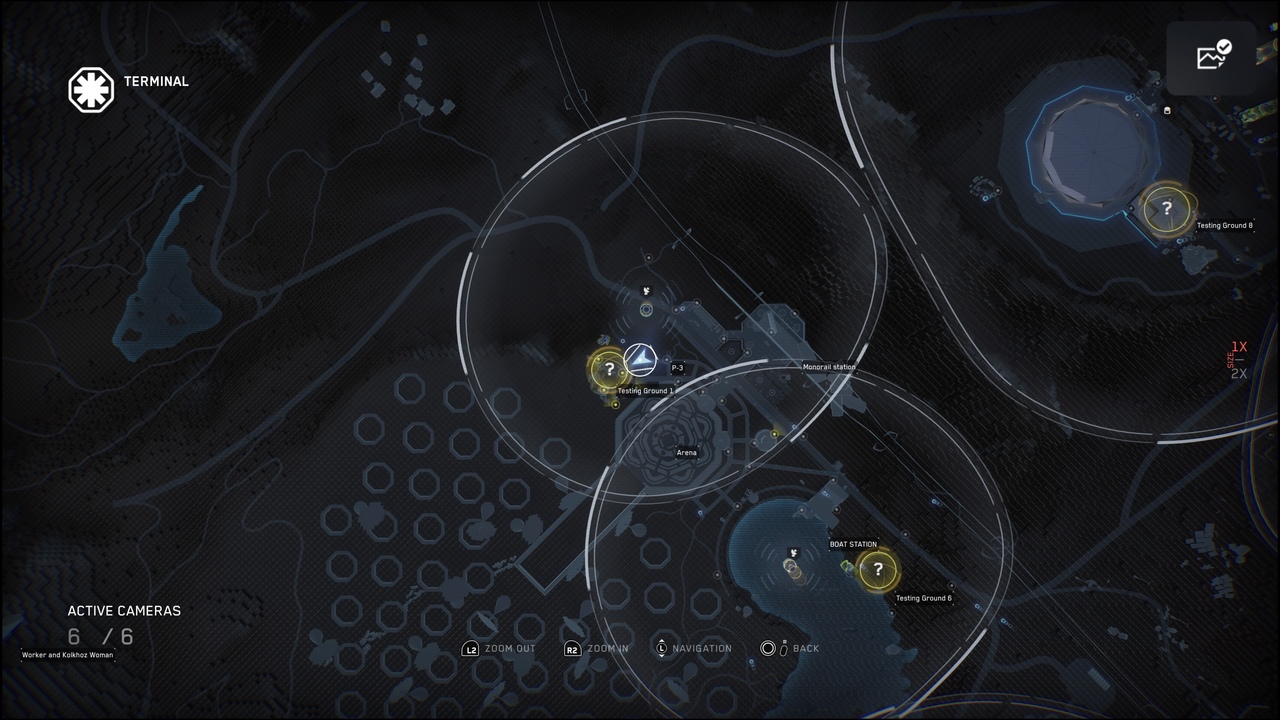Click the white player arrow marker near P-3
Image resolution: width=1280 pixels, height=720 pixels.
[641, 358]
